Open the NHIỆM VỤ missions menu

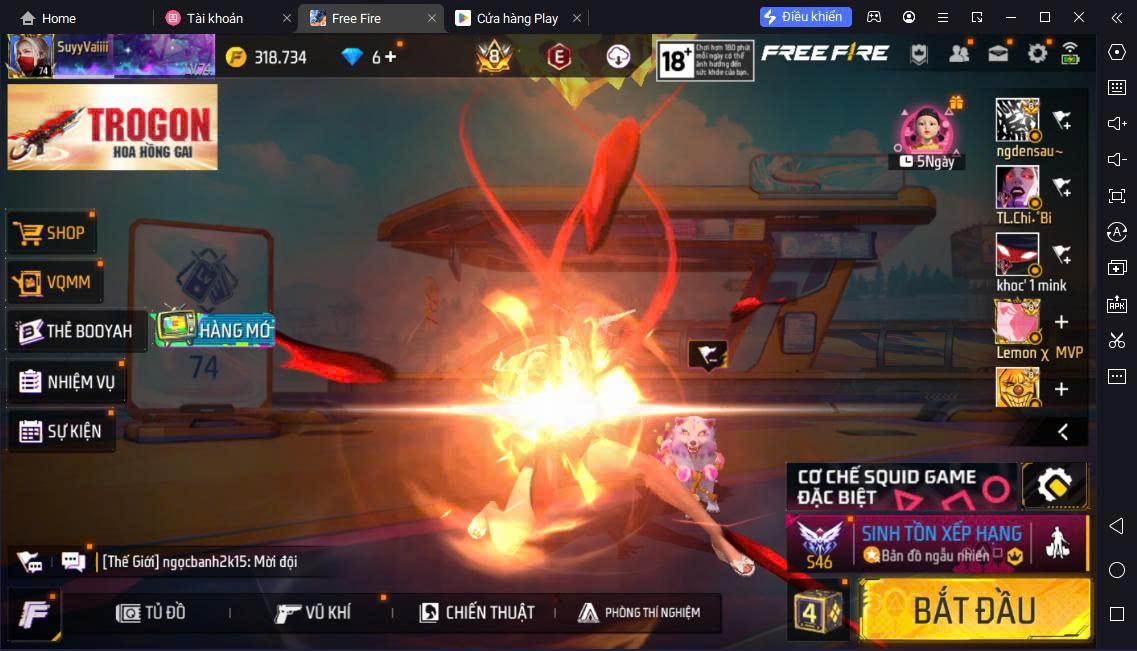click(x=67, y=382)
